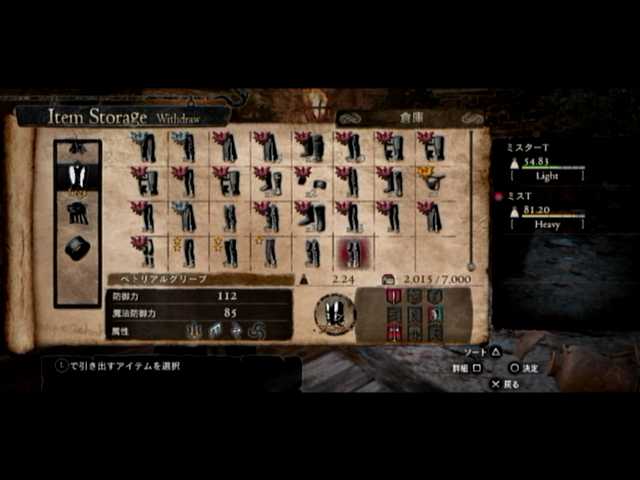The width and height of the screenshot is (640, 480).
Task: Choose the leg armor category tab
Action: 77,178
